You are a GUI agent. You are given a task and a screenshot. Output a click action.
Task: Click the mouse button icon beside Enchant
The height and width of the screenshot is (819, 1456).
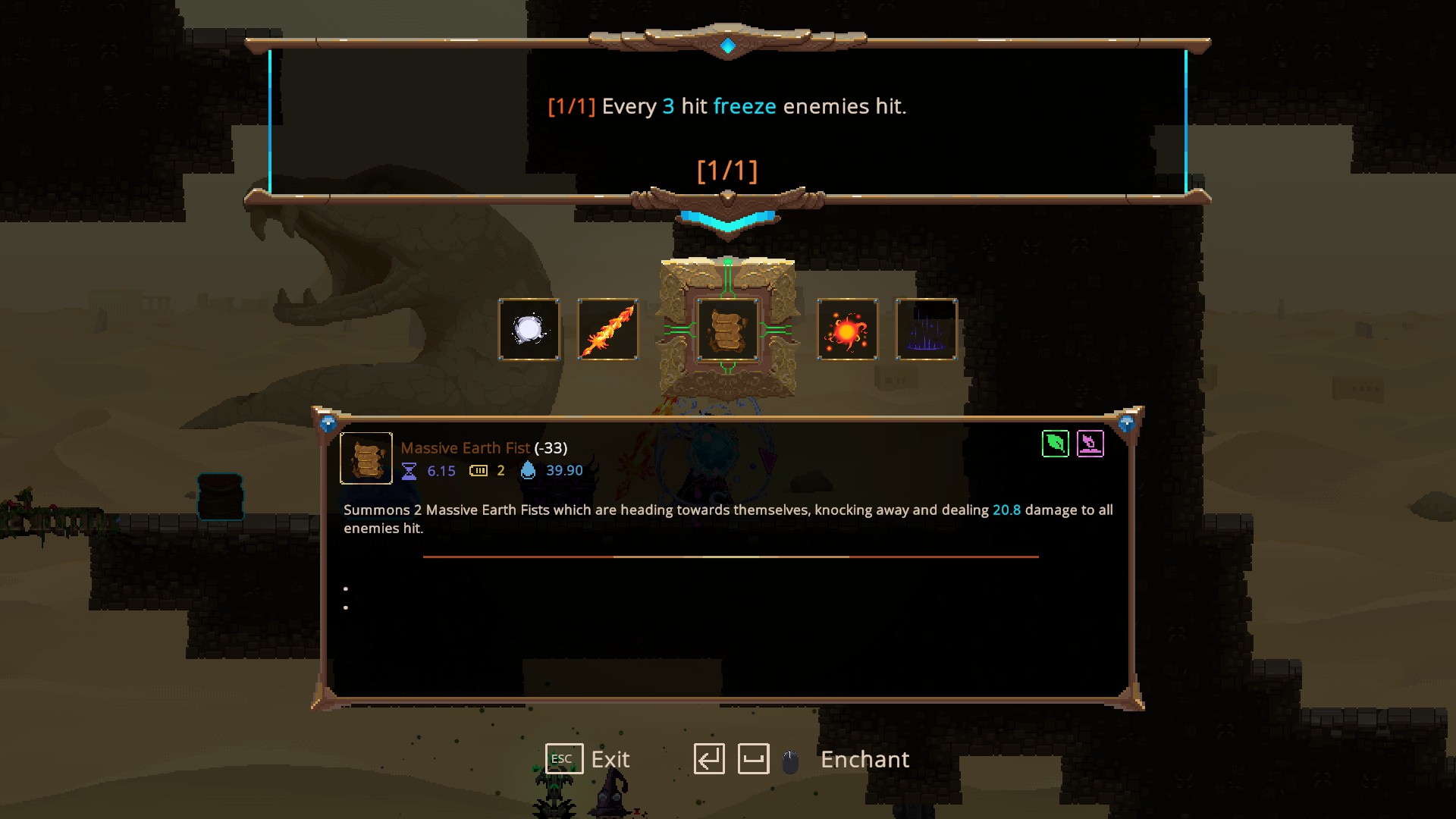coord(789,759)
